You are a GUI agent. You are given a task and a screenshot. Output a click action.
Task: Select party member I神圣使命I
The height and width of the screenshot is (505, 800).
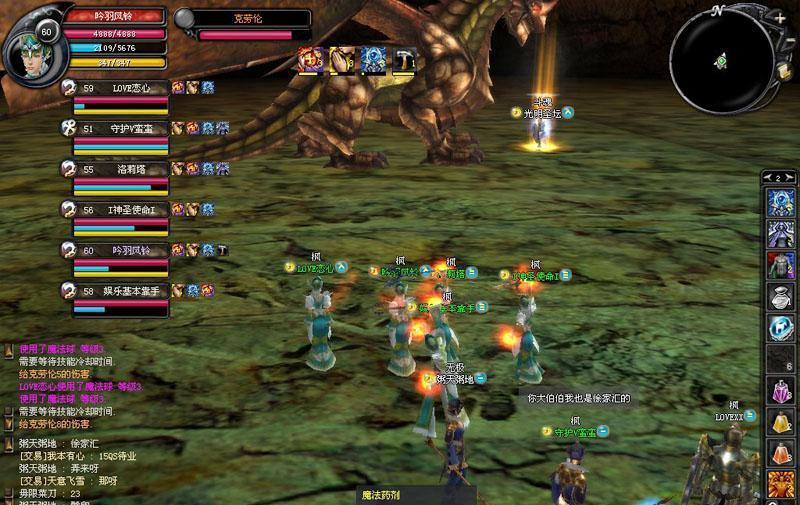point(122,210)
